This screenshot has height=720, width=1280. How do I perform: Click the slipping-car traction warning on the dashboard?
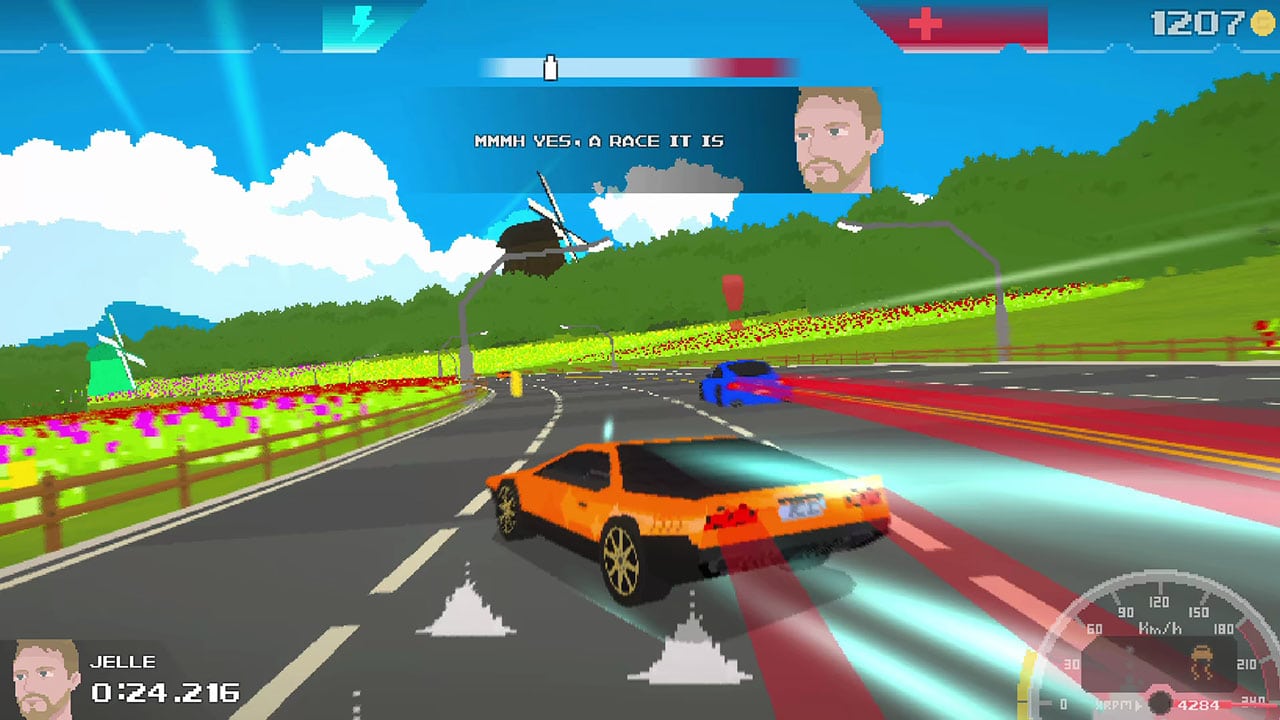(1201, 662)
